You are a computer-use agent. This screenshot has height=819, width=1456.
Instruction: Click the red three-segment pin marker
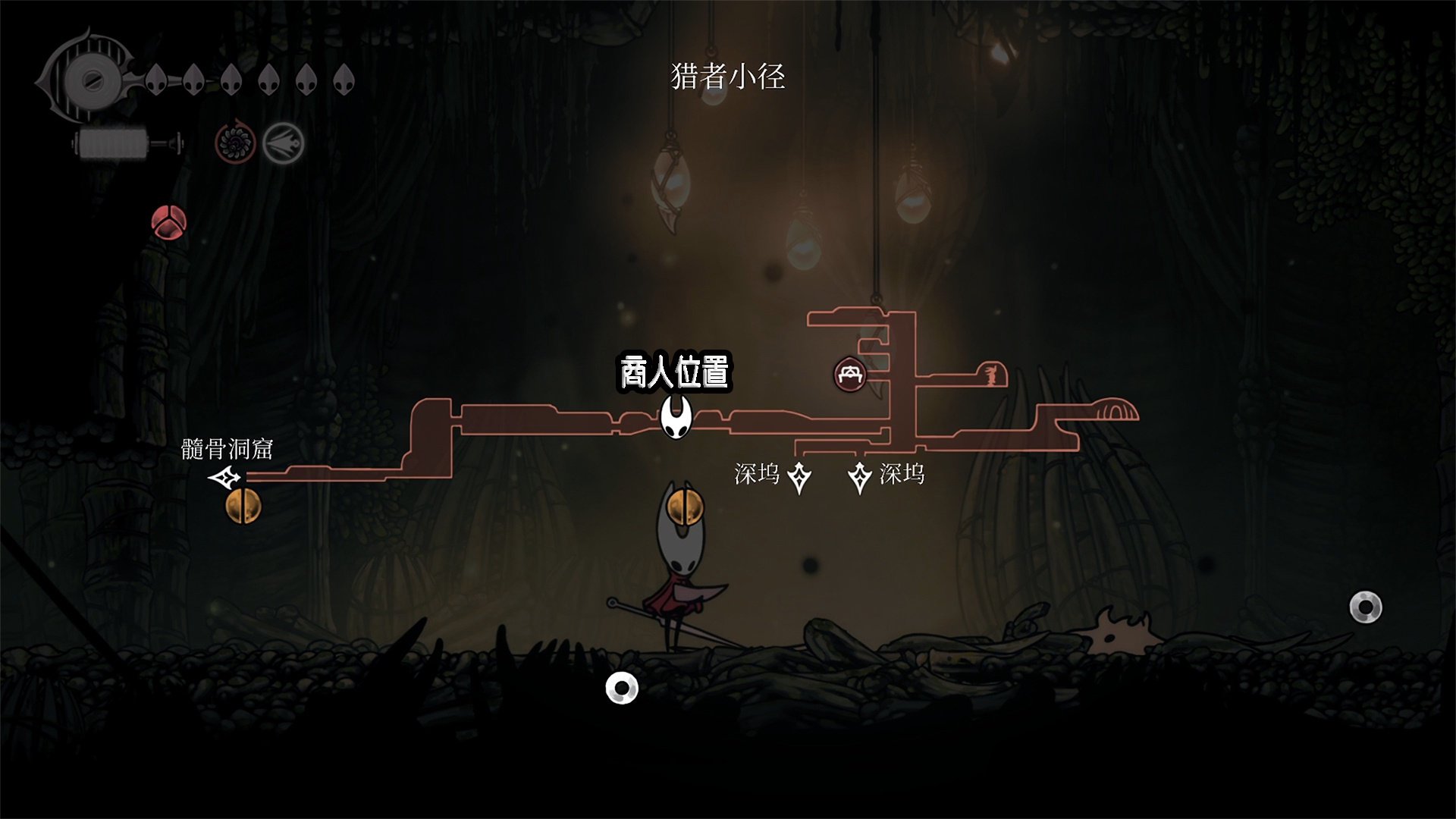click(168, 222)
